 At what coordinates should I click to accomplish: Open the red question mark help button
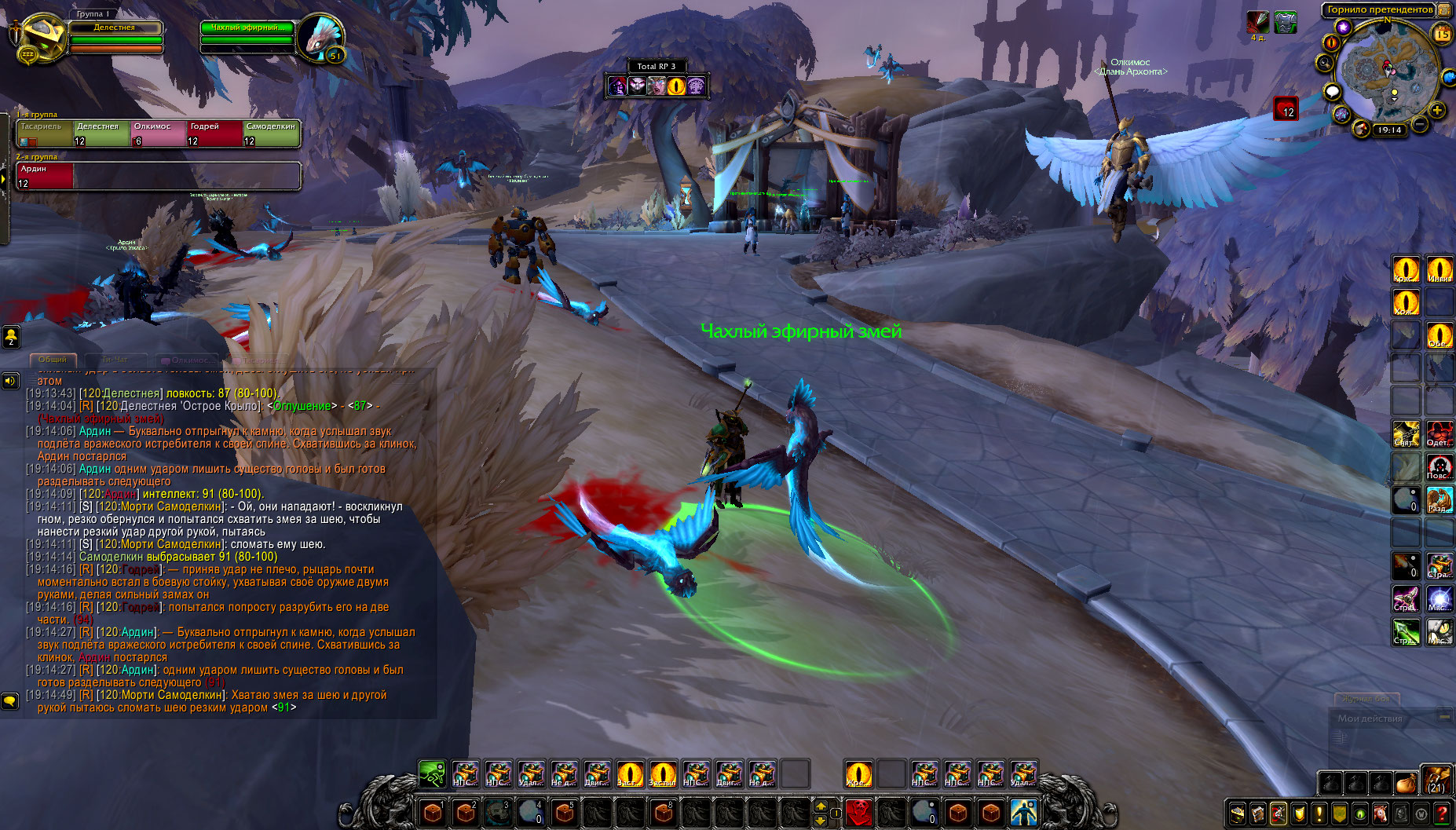pos(1442,814)
